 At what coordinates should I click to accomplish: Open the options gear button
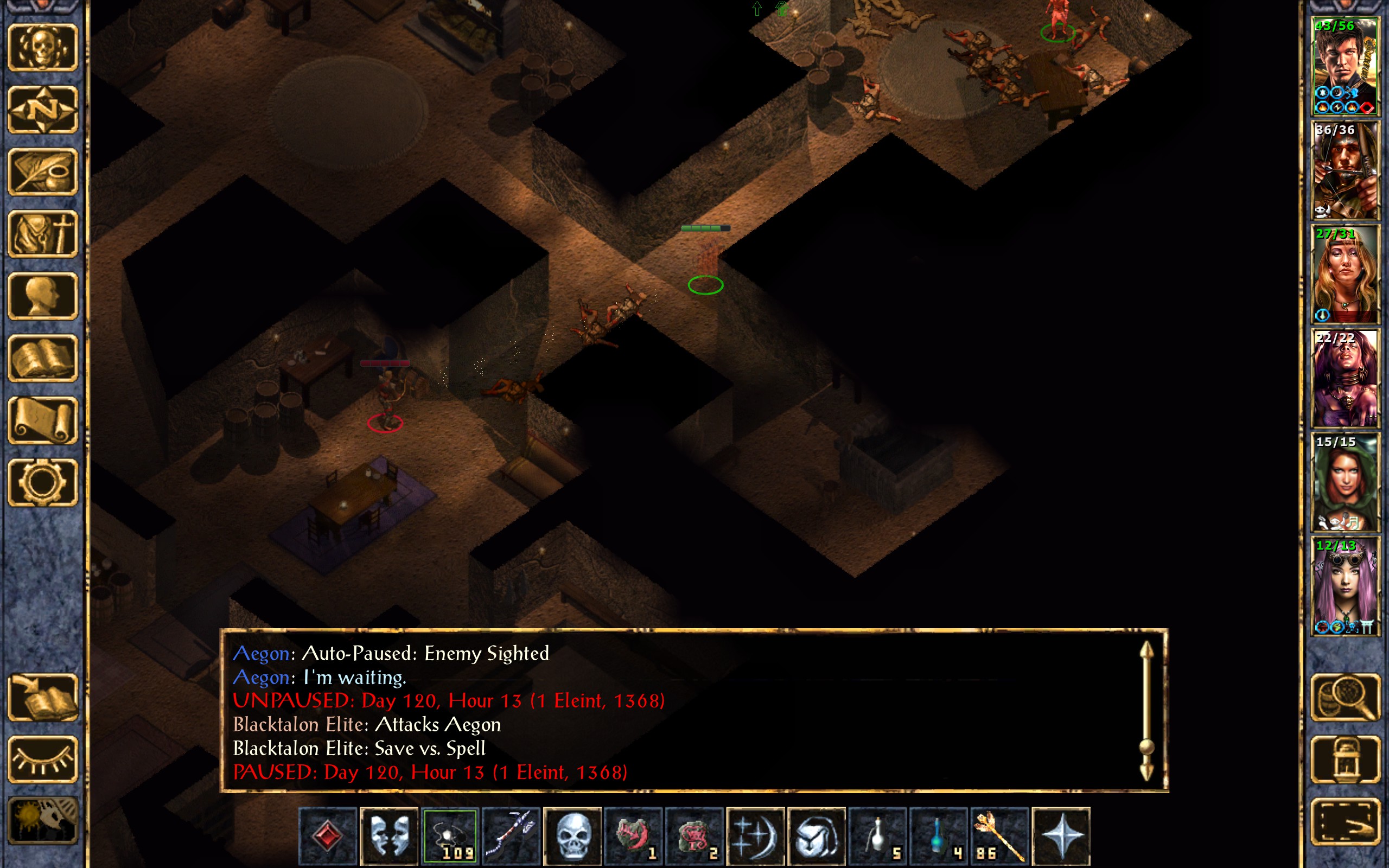click(x=43, y=482)
